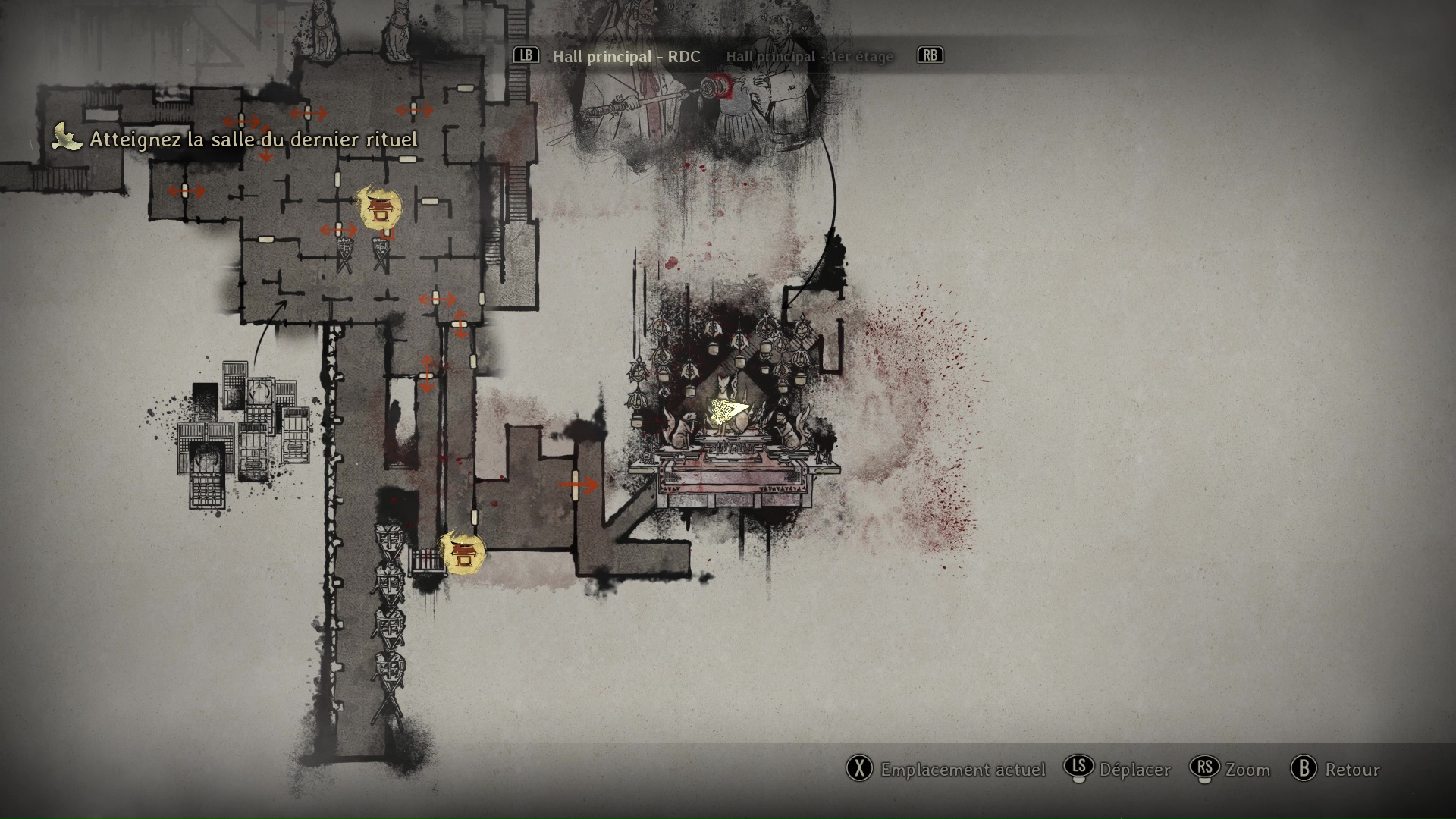The width and height of the screenshot is (1456, 819).
Task: Go back with the Retour label
Action: (1351, 770)
